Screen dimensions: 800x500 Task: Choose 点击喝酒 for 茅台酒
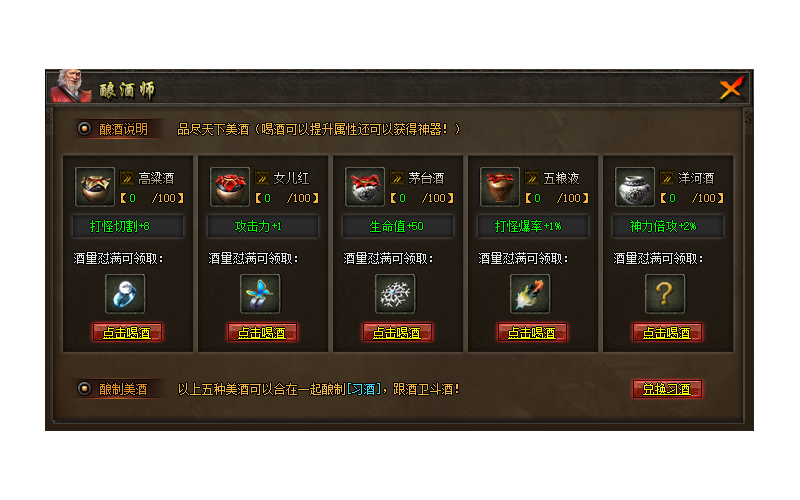[x=397, y=332]
